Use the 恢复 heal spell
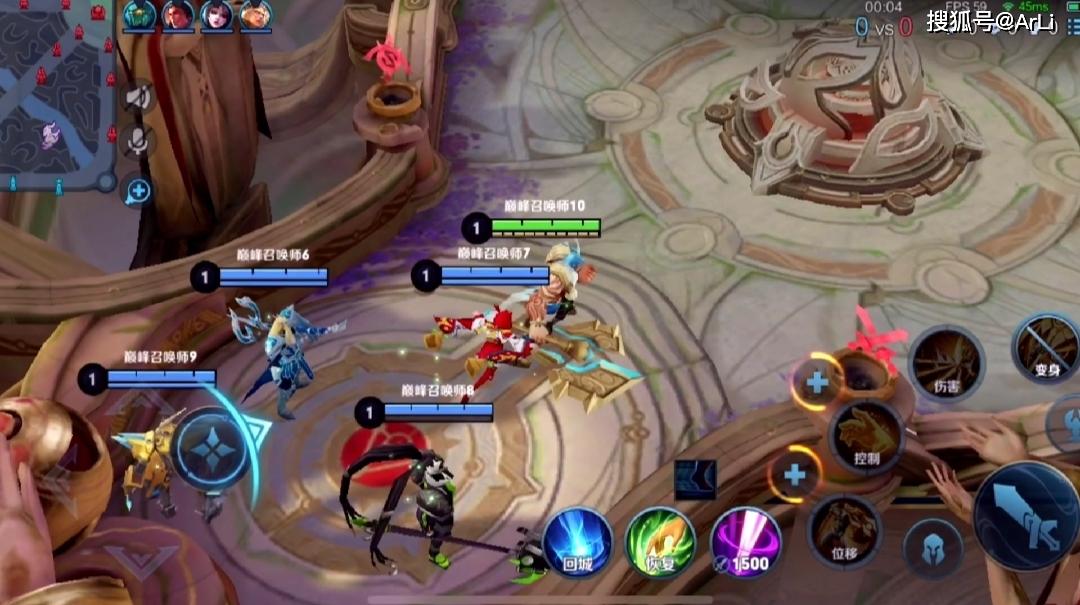 tap(660, 543)
